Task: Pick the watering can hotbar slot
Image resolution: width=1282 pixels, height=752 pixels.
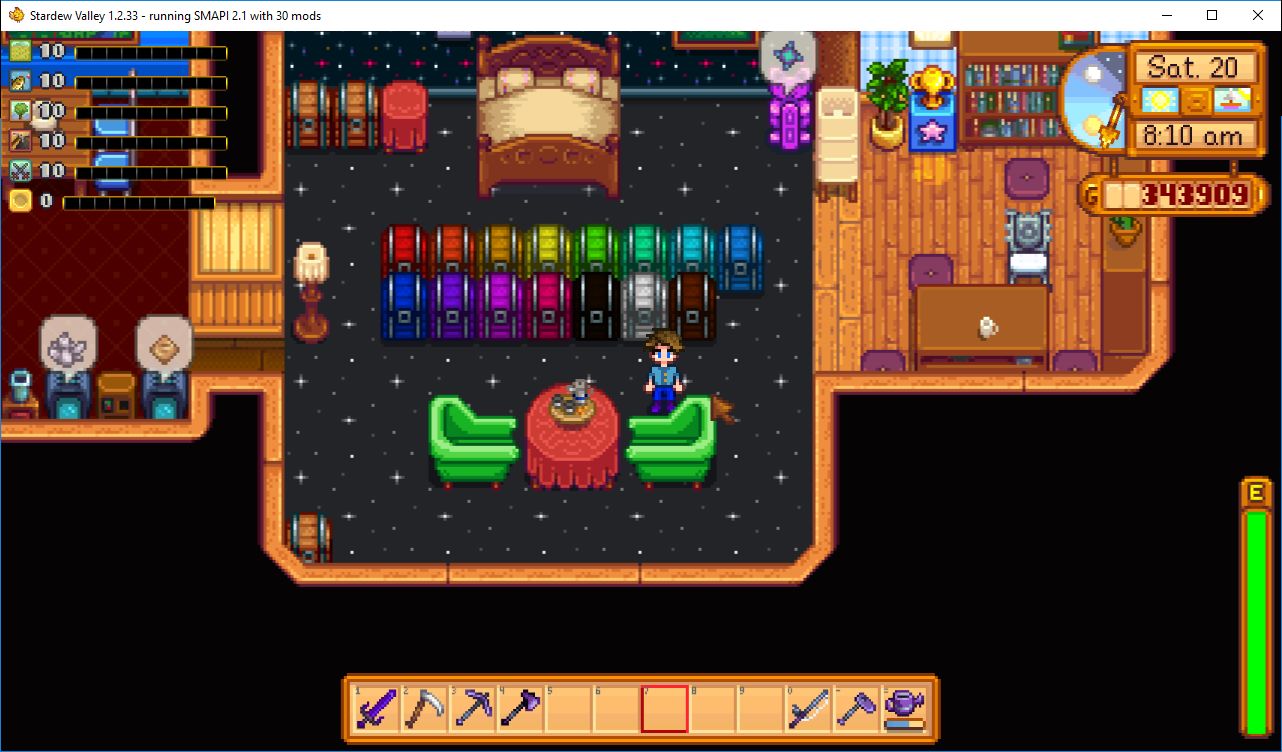Action: click(904, 709)
